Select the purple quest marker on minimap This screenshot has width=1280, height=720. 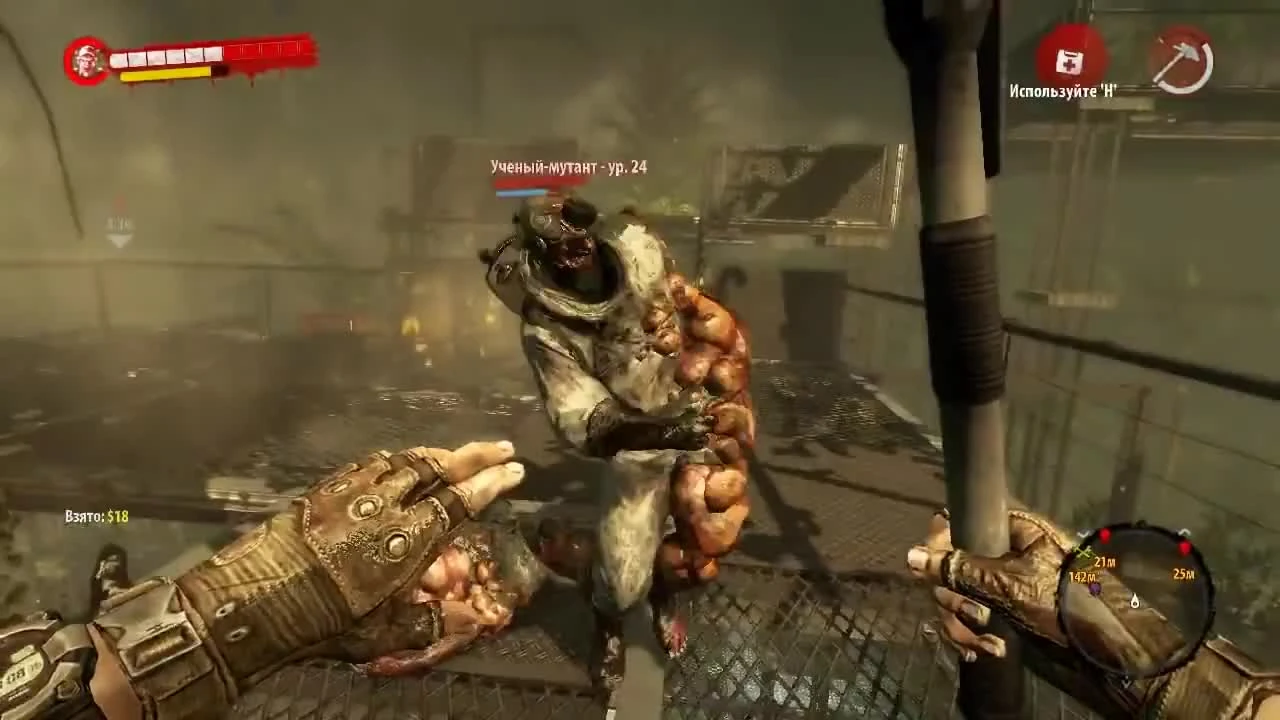1096,588
